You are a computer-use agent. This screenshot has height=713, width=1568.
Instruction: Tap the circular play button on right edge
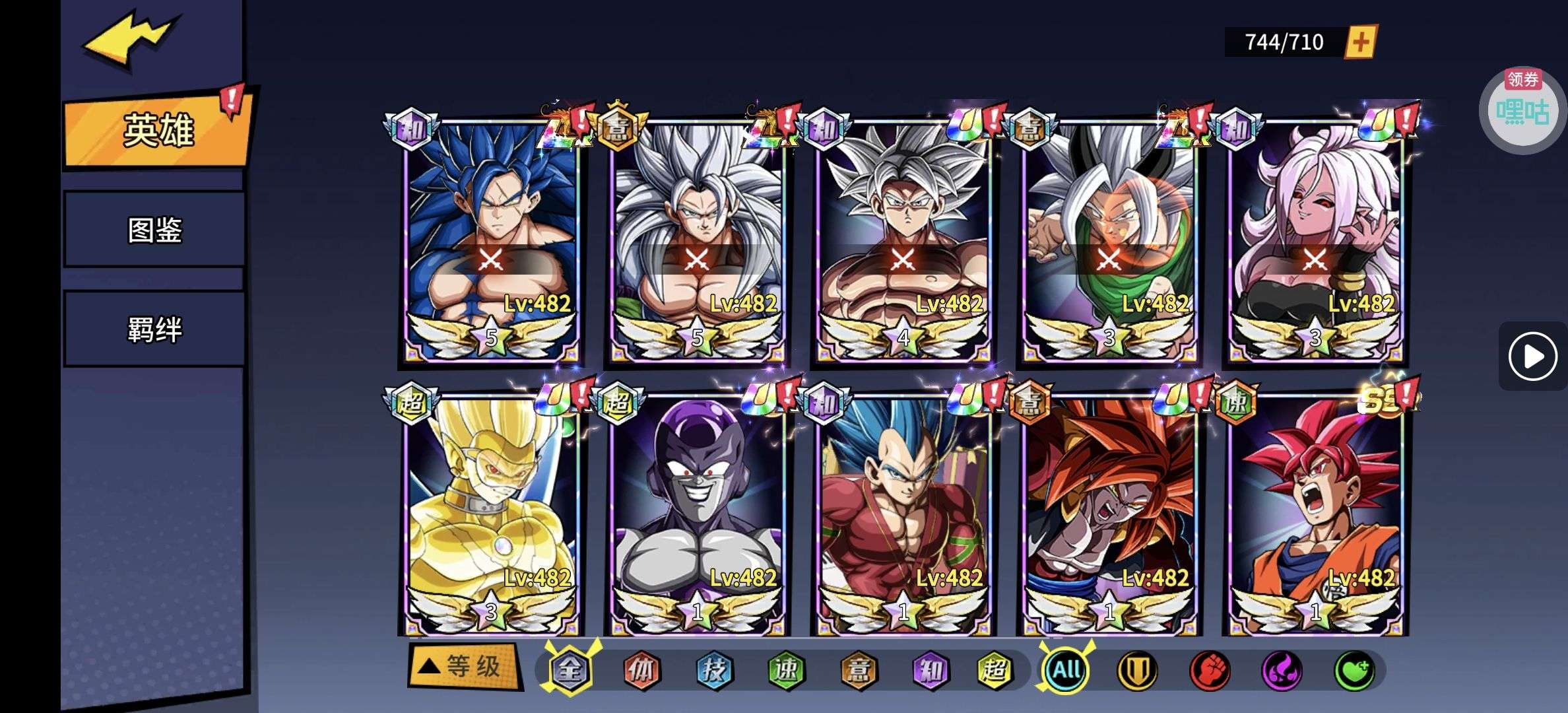[x=1532, y=356]
